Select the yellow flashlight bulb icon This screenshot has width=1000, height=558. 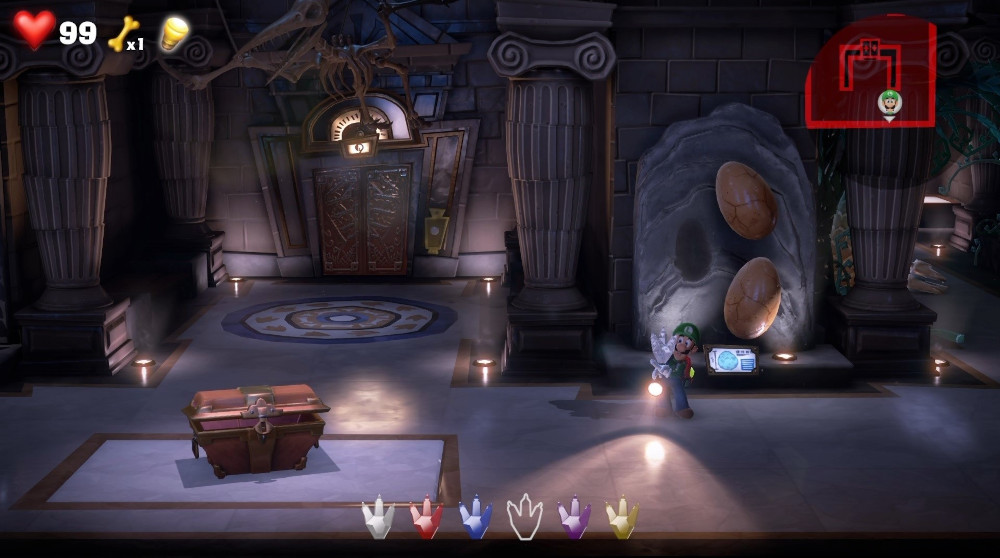[174, 33]
